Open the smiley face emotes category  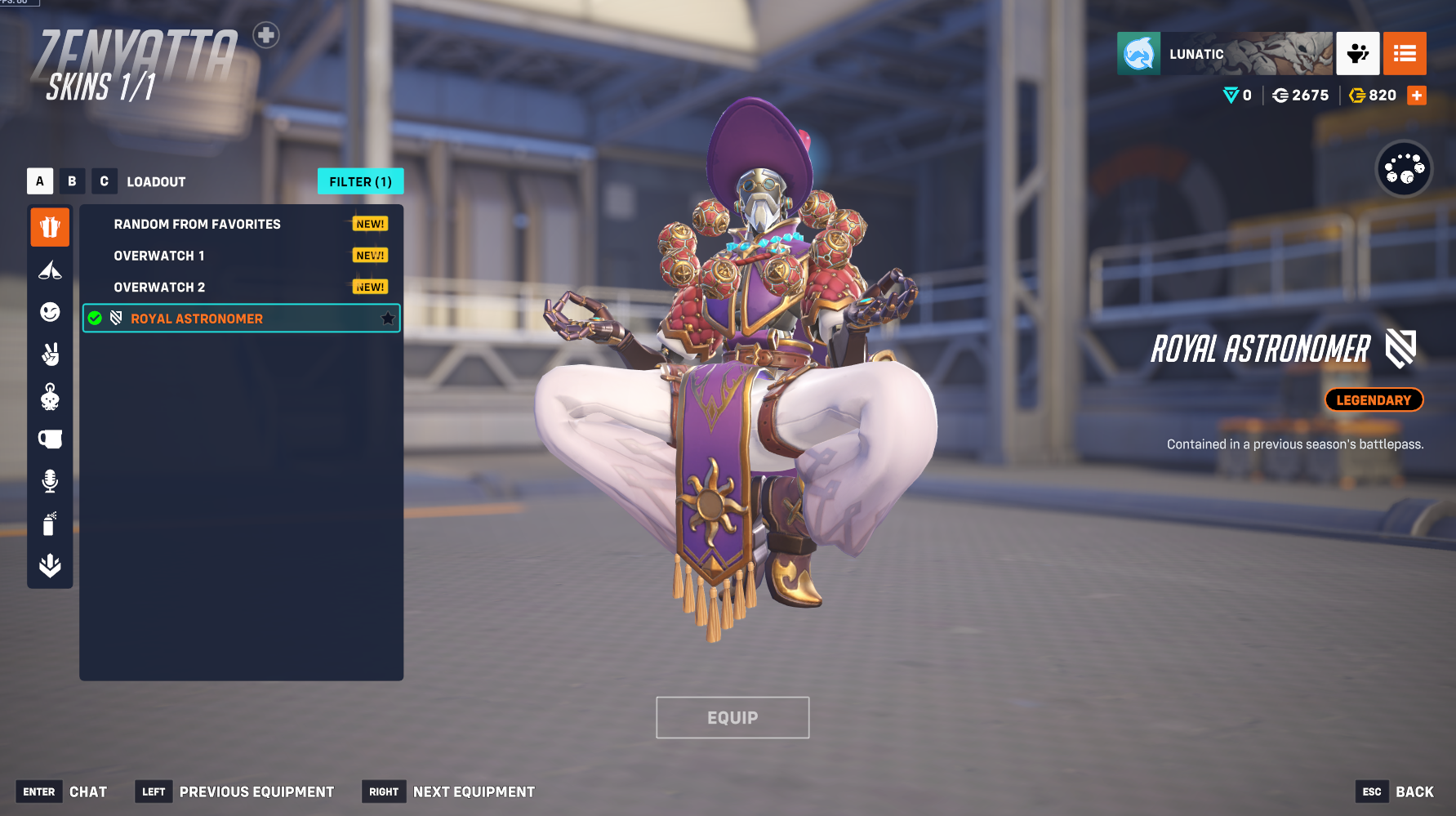[50, 312]
